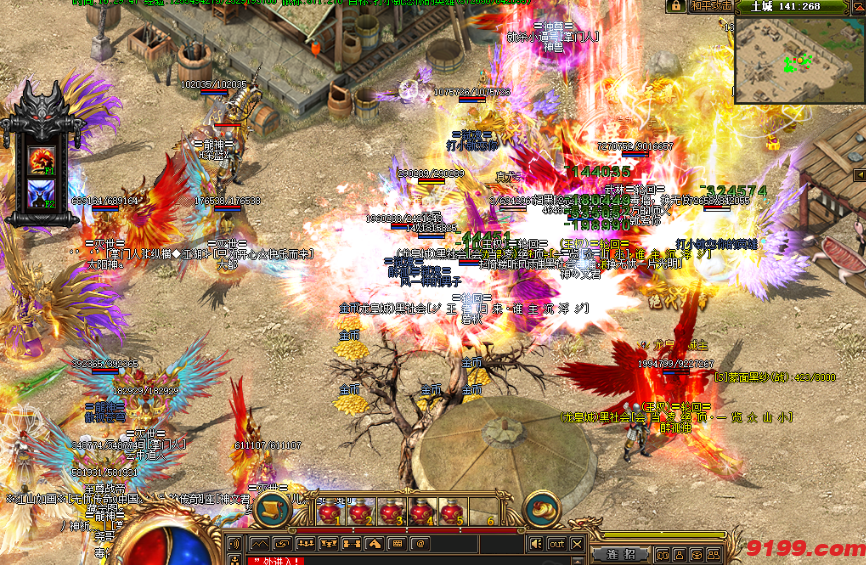Toggle the sound speaker icon
The height and width of the screenshot is (565, 866).
coord(535,543)
